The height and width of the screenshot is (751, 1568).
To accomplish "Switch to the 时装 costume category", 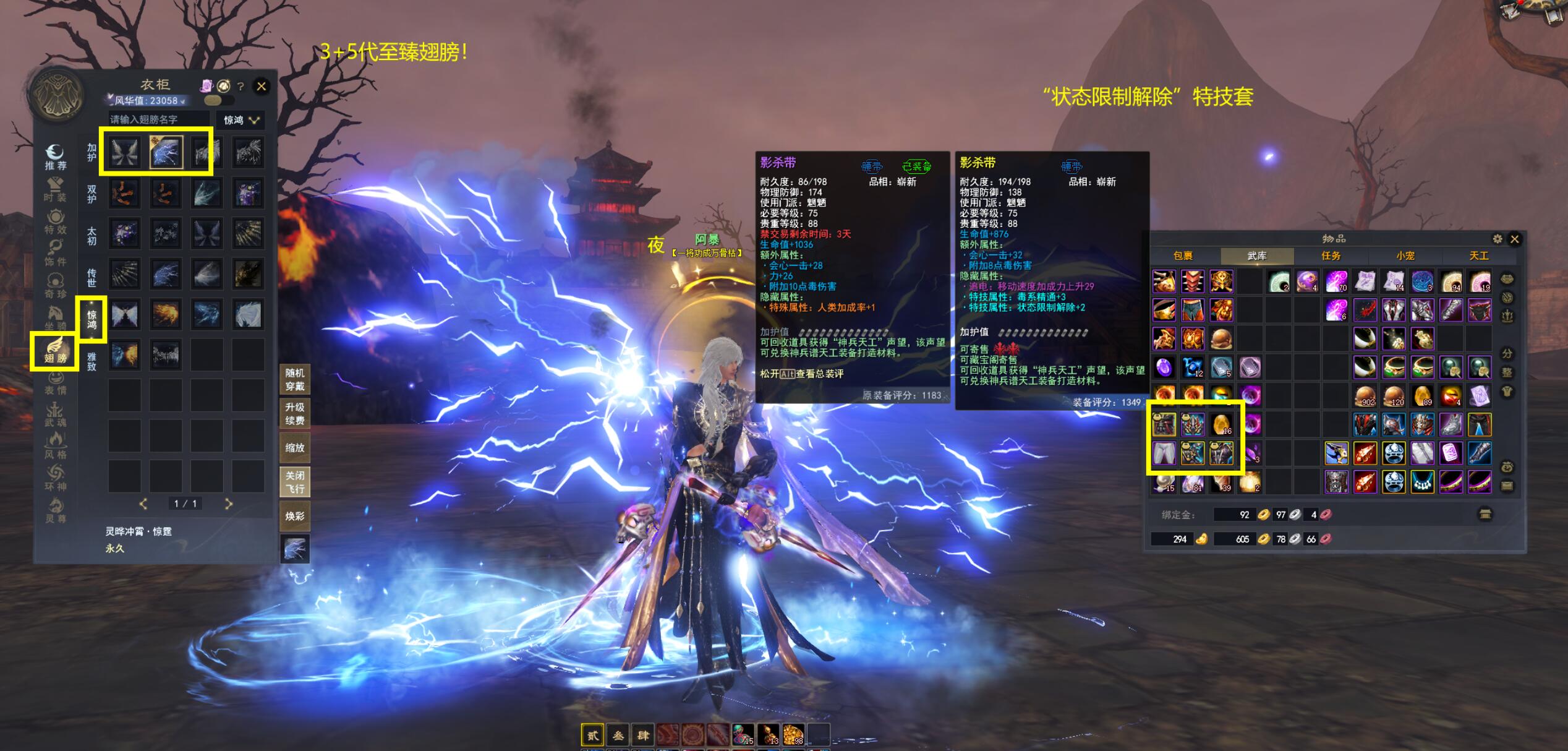I will click(55, 190).
